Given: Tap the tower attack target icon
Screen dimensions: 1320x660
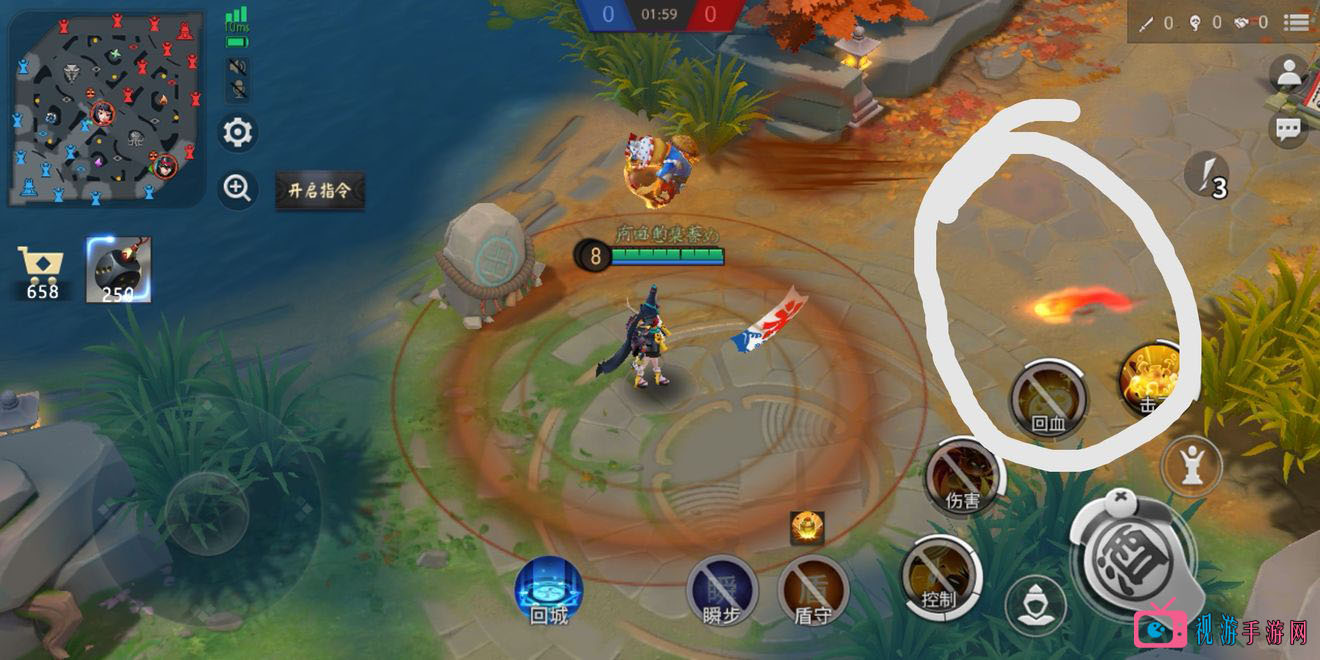Looking at the screenshot, I should [1192, 466].
